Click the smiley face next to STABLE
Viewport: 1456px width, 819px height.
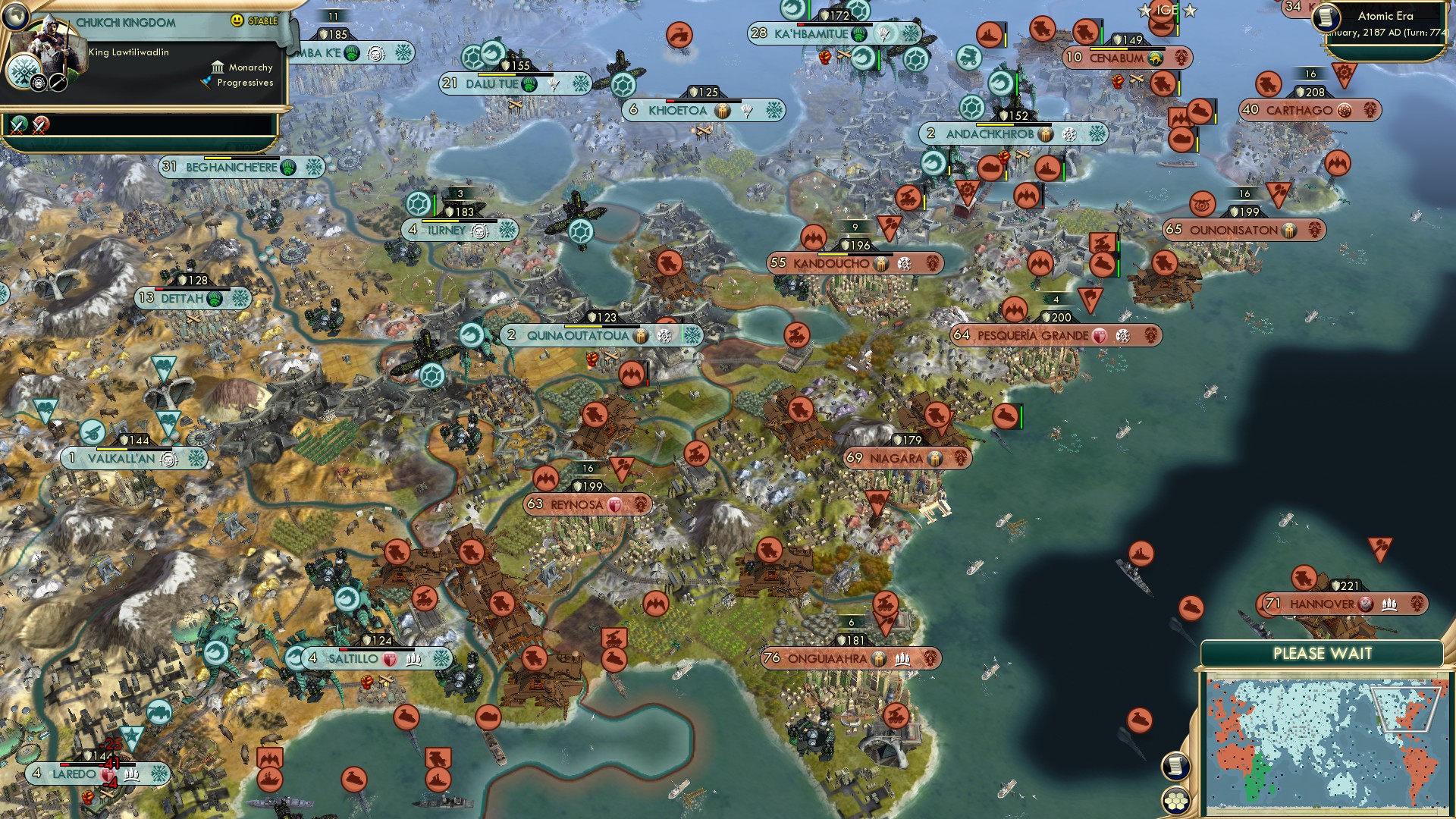(x=237, y=20)
